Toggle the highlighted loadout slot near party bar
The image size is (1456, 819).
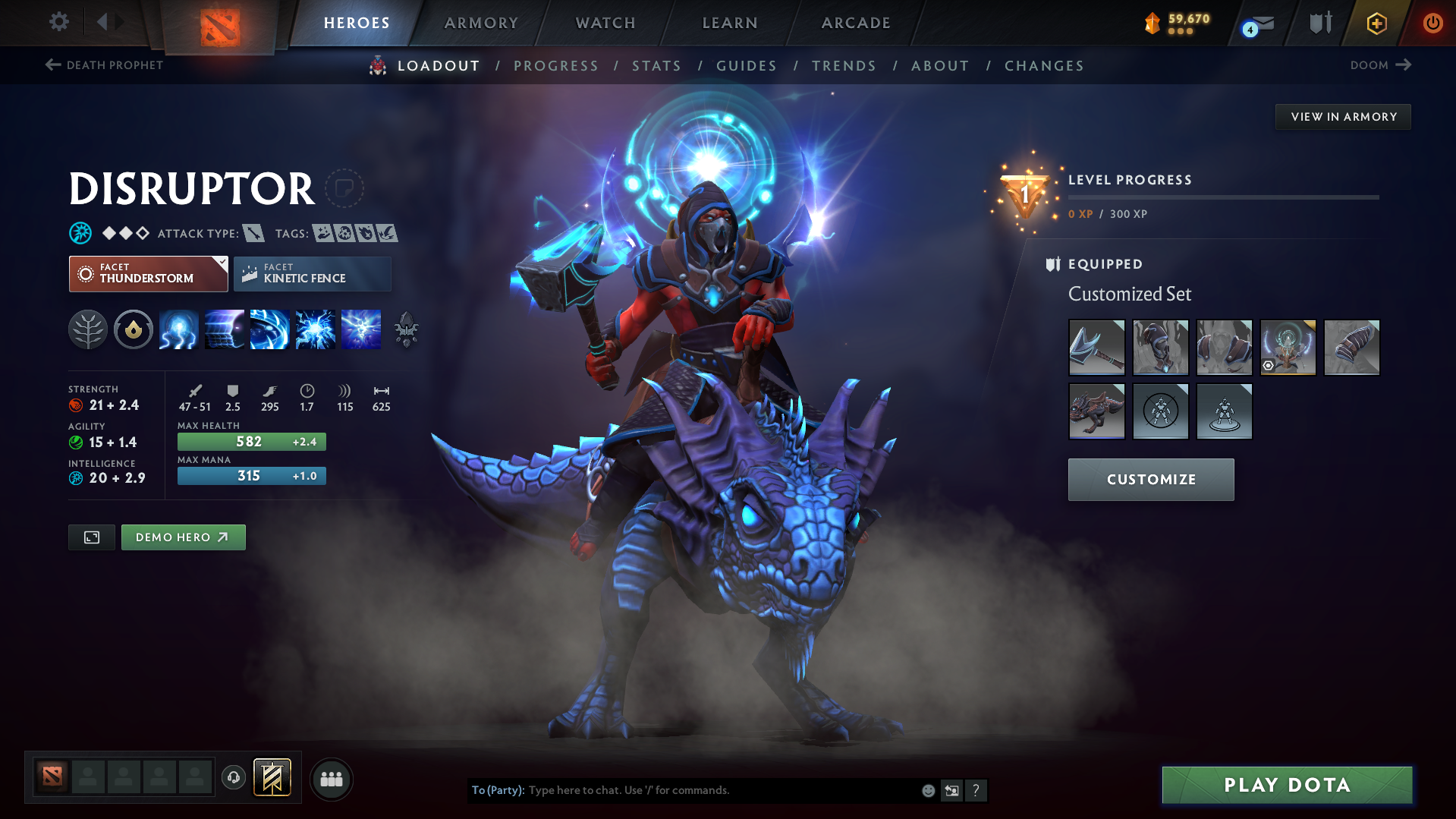(x=273, y=778)
